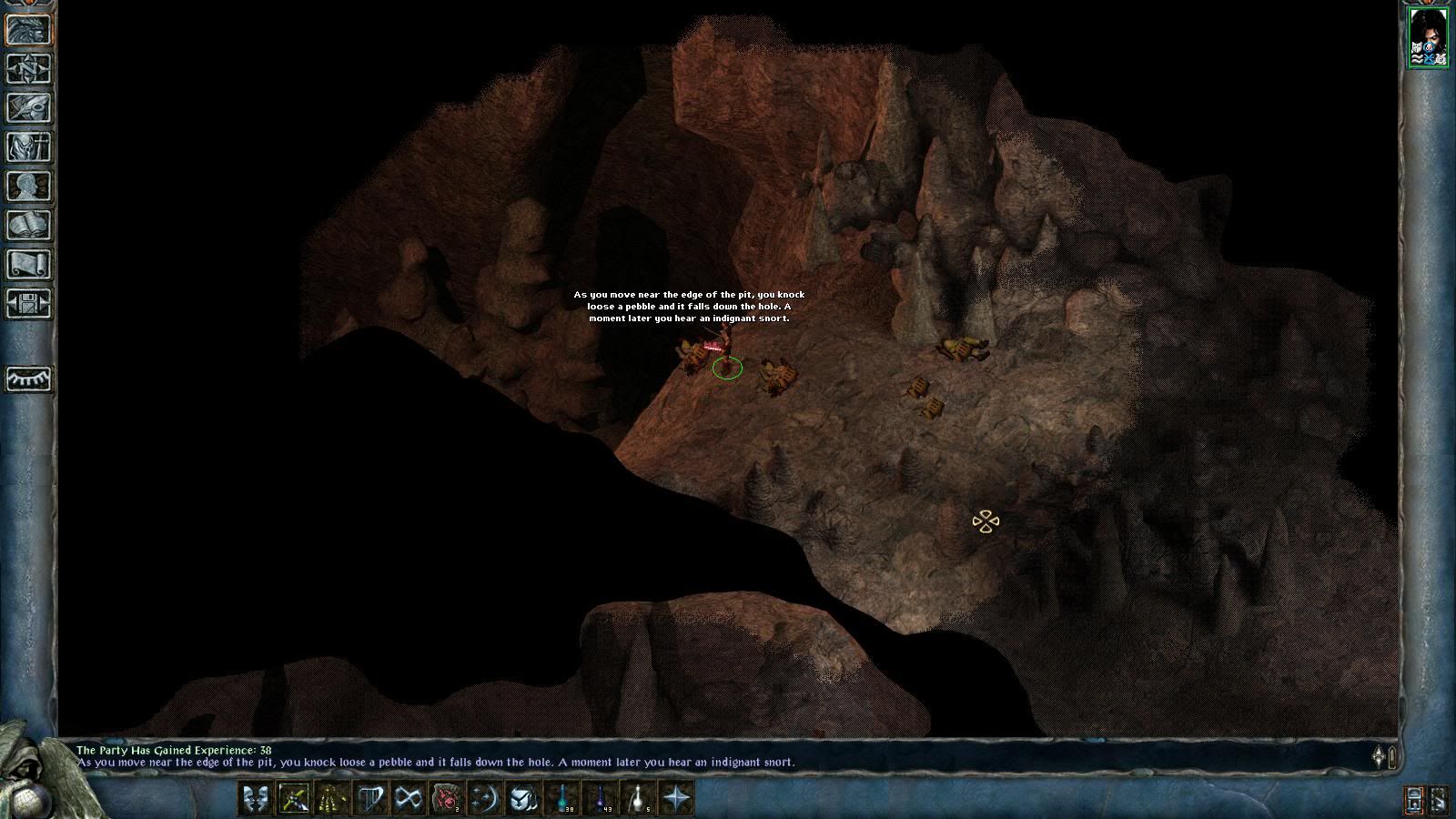Use the purple potion with 43 charges
The height and width of the screenshot is (819, 1456).
tap(601, 799)
